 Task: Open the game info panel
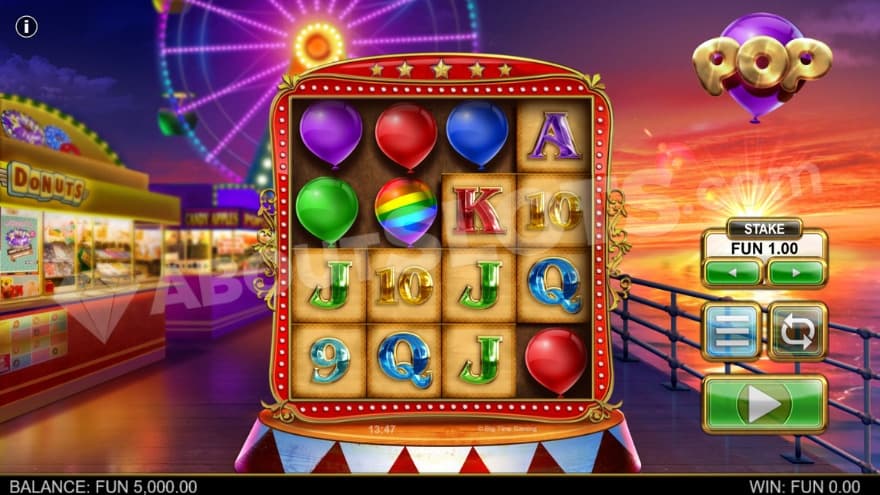[26, 26]
